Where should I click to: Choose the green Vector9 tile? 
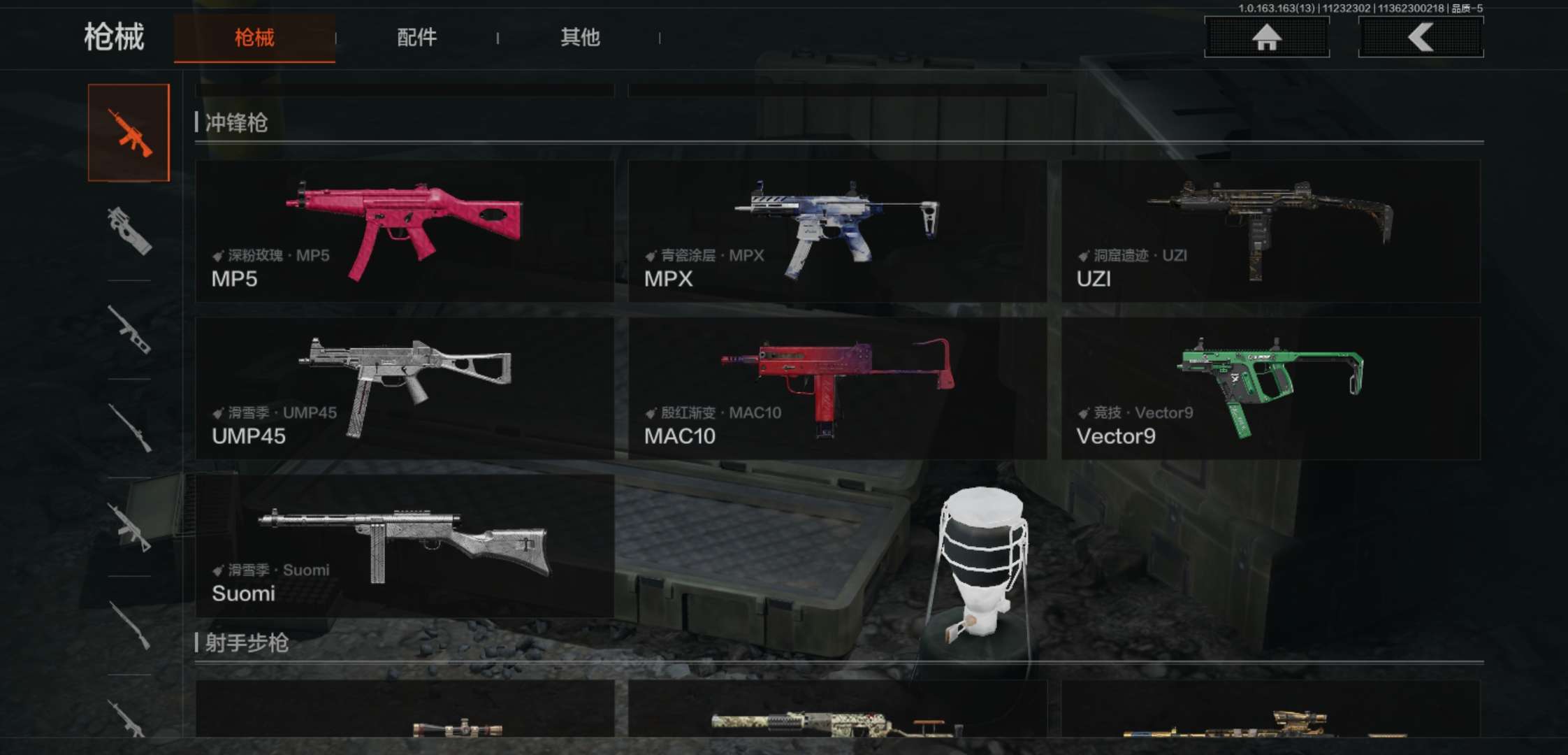1270,389
